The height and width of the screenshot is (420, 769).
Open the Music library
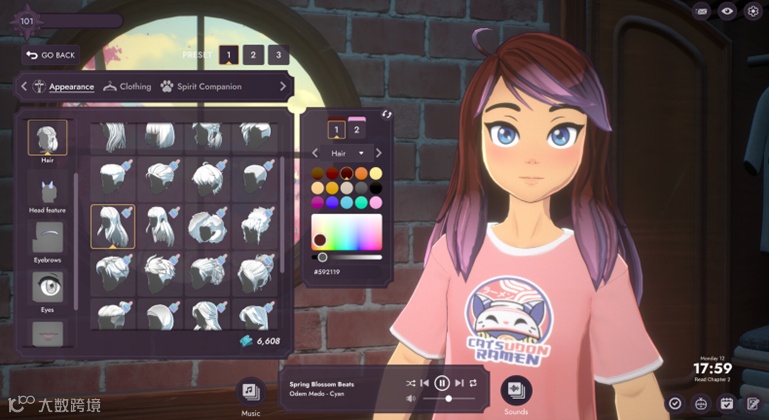251,391
